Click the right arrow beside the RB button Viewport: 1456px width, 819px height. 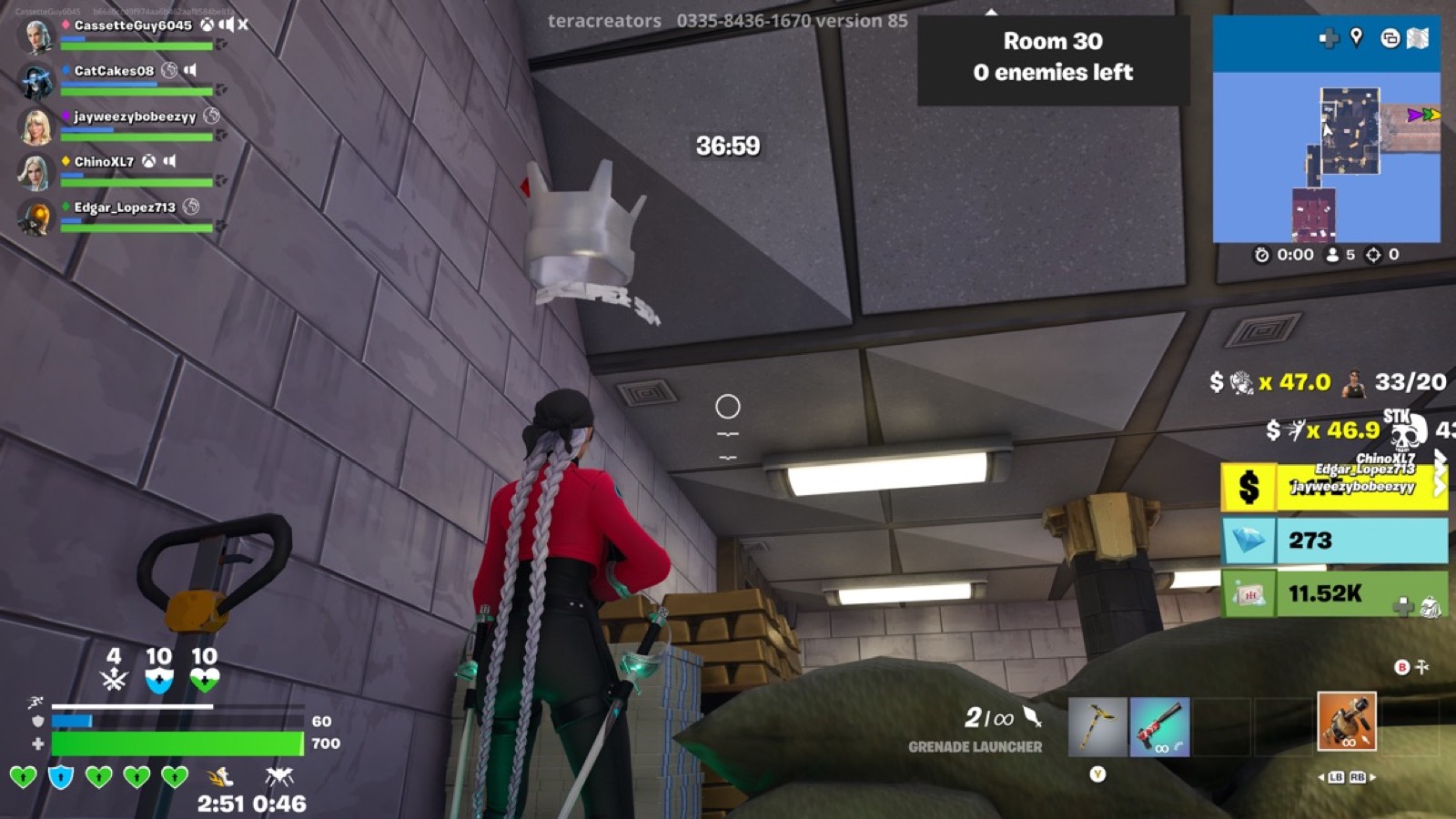pyautogui.click(x=1373, y=777)
